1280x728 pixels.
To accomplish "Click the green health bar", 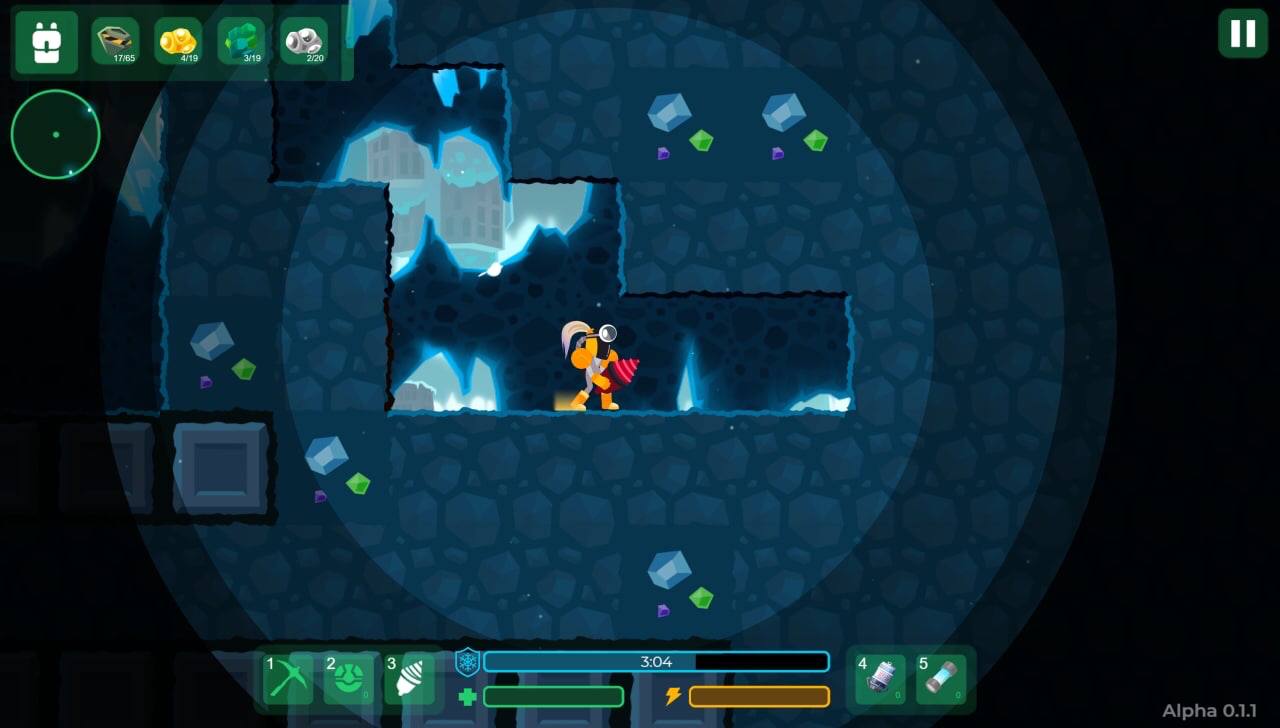I will [x=553, y=696].
